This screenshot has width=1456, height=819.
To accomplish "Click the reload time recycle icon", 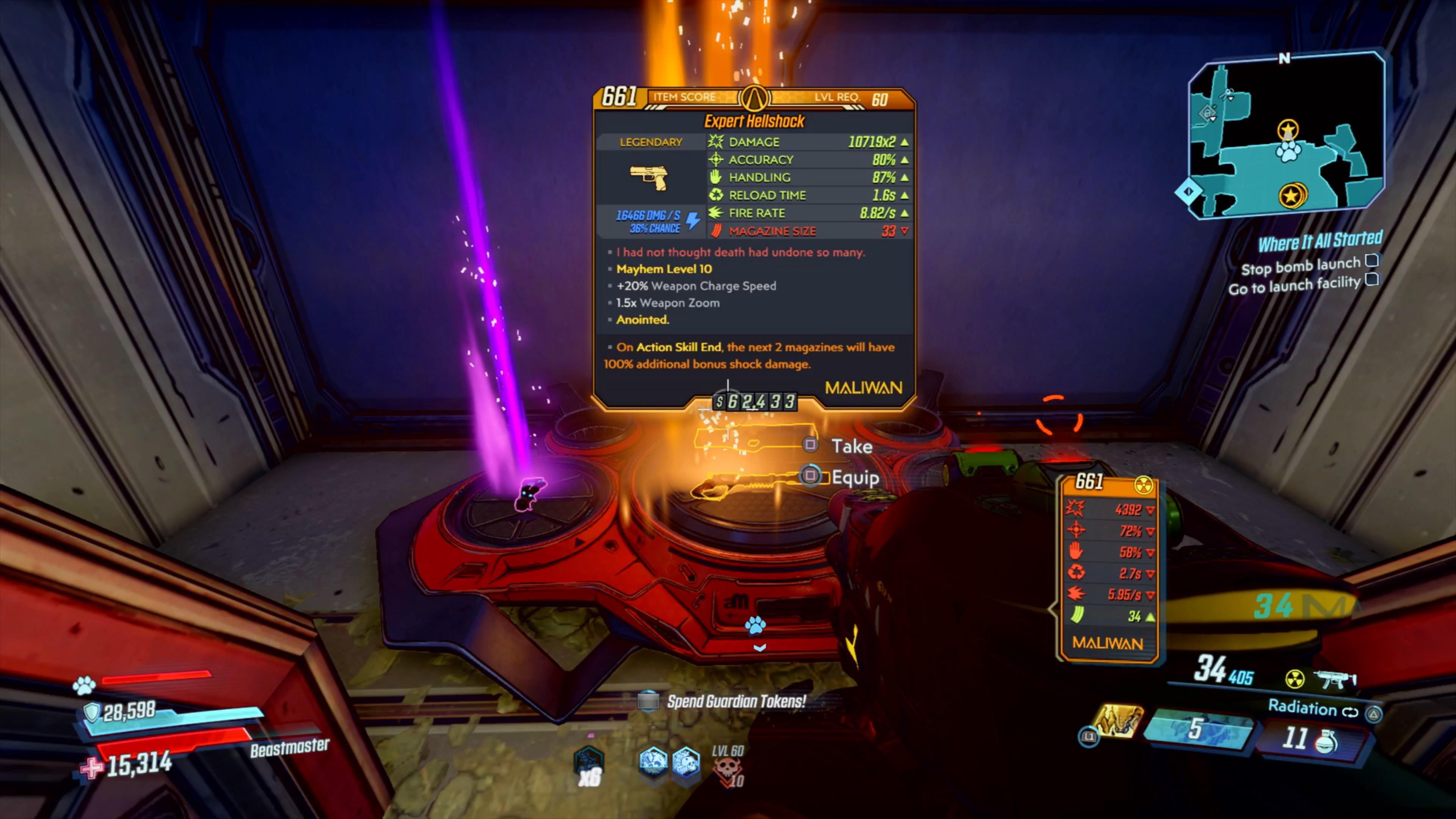I will click(x=715, y=195).
